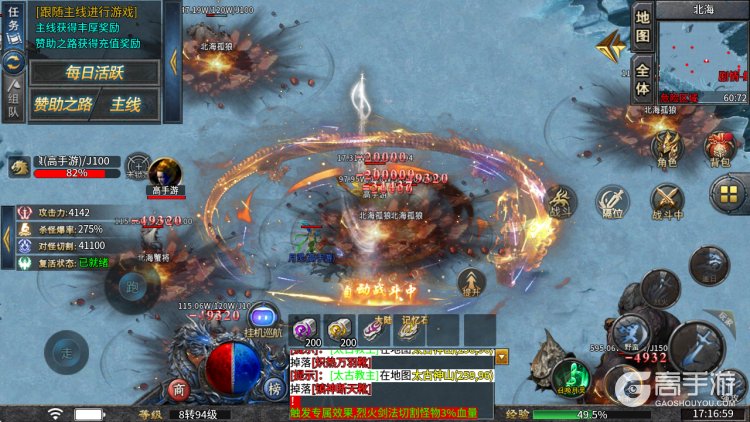Open the 角色 character screen

pos(666,148)
